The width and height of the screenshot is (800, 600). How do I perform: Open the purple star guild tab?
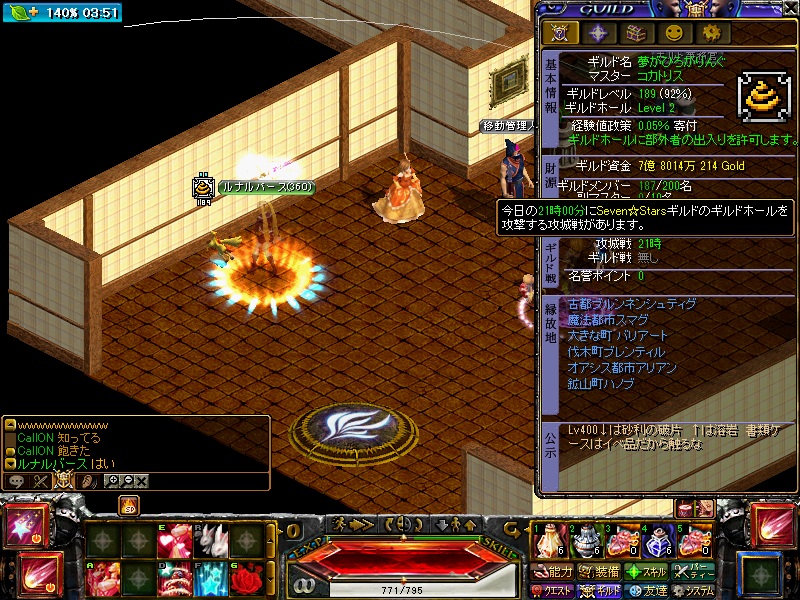598,32
